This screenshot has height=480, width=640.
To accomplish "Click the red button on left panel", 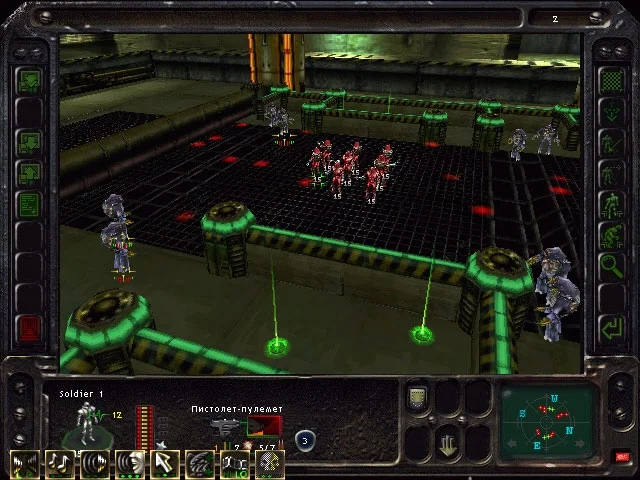I will (x=29, y=328).
